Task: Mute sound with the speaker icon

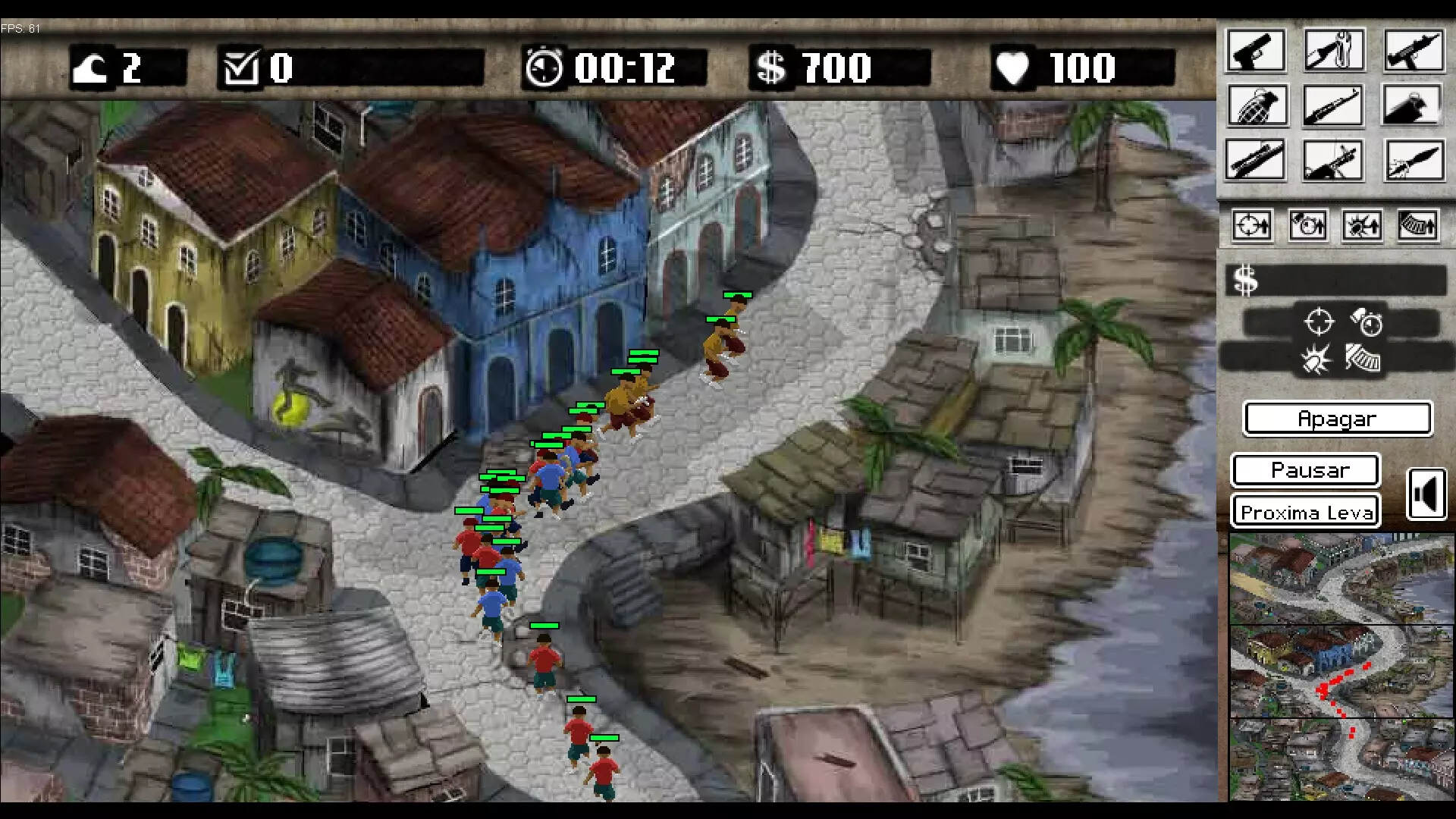Action: coord(1427,493)
